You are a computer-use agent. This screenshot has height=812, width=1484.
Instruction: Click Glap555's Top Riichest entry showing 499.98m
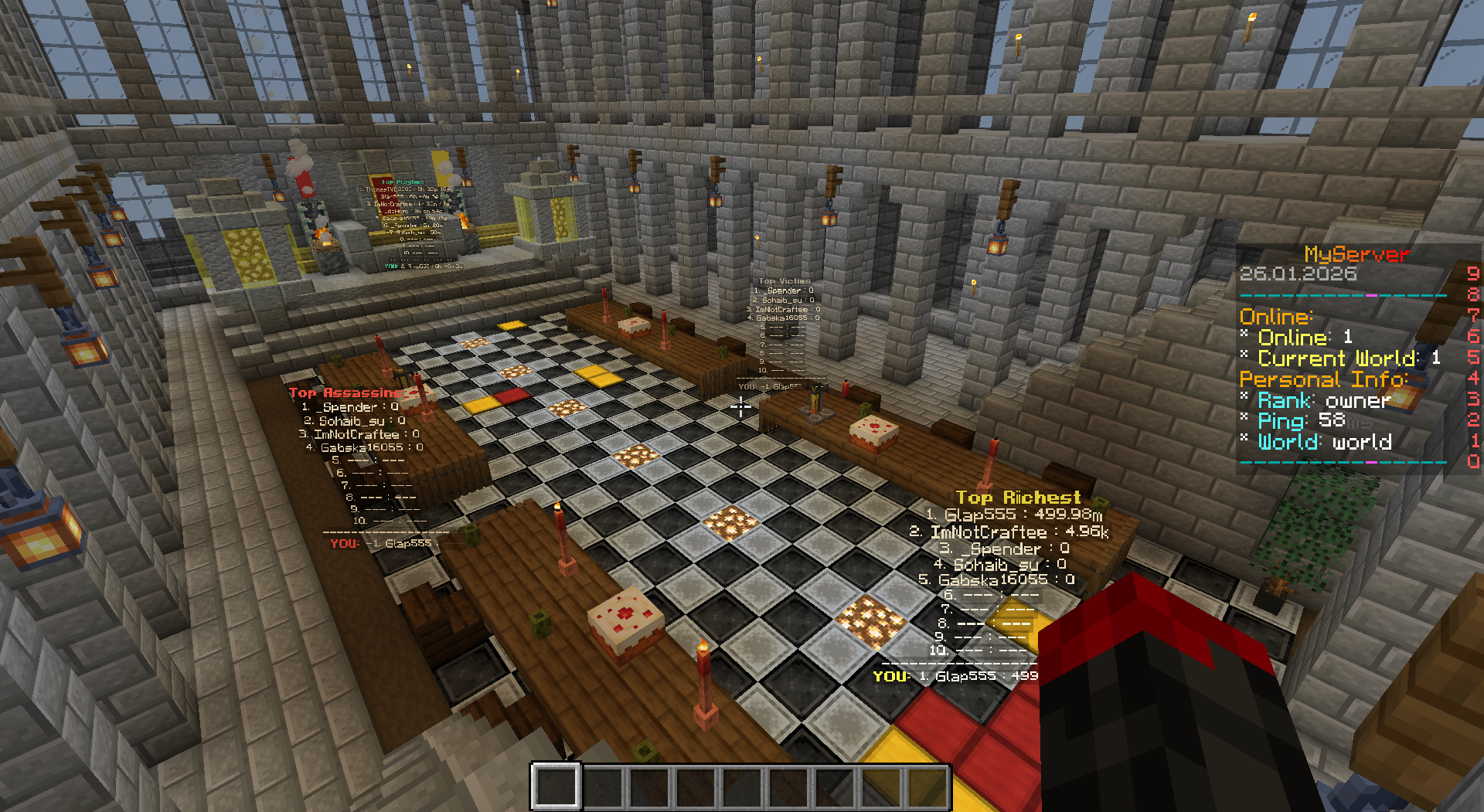point(1014,515)
